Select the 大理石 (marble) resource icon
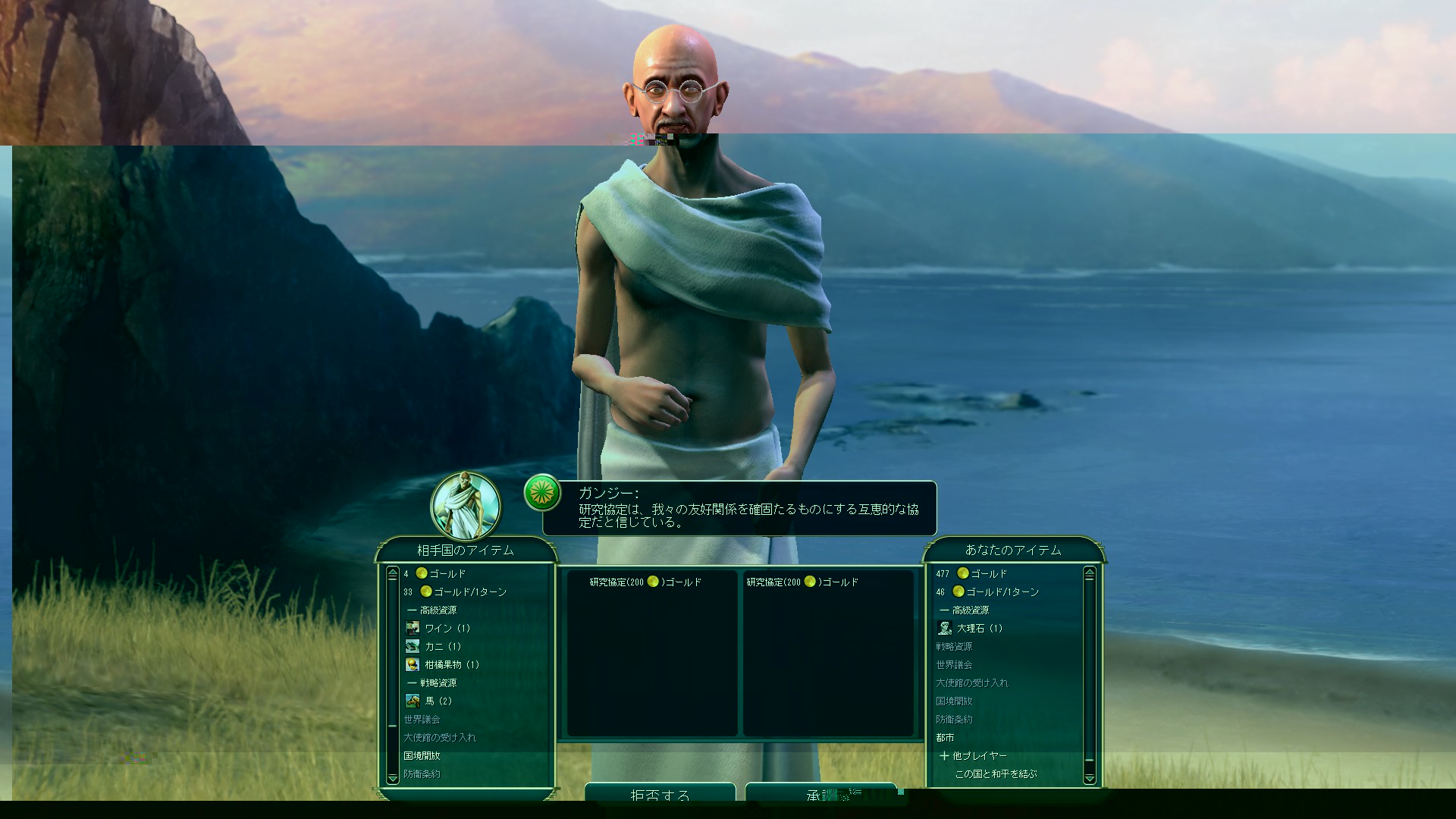 click(x=944, y=627)
